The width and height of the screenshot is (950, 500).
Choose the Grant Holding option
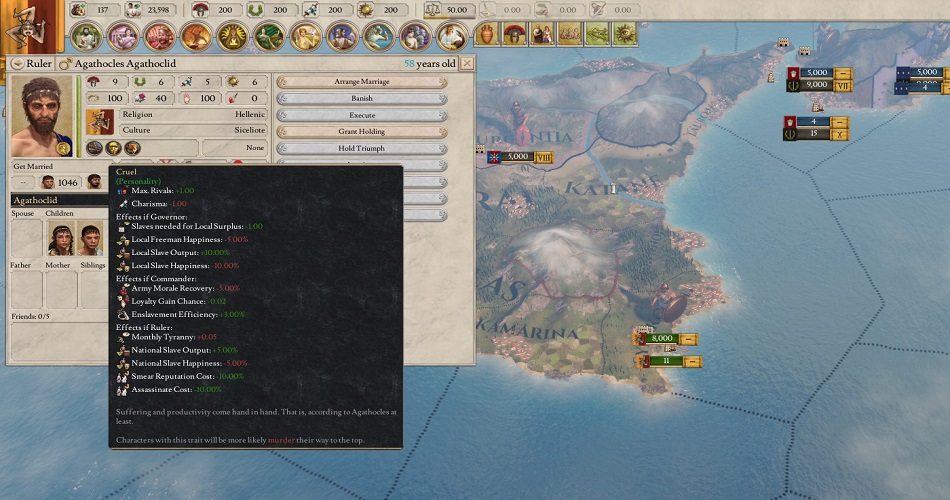coord(361,131)
